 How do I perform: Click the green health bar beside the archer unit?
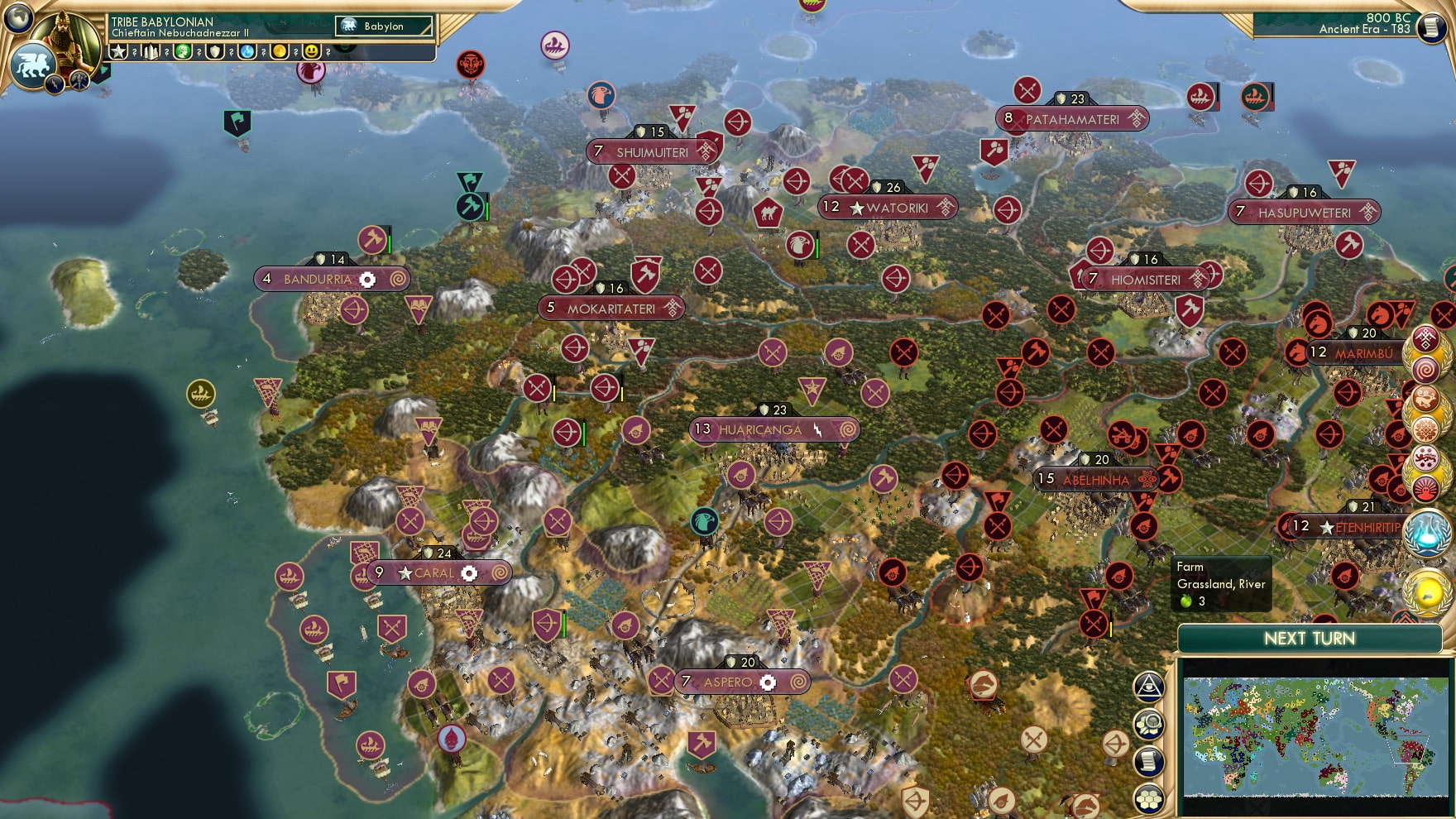pos(584,433)
